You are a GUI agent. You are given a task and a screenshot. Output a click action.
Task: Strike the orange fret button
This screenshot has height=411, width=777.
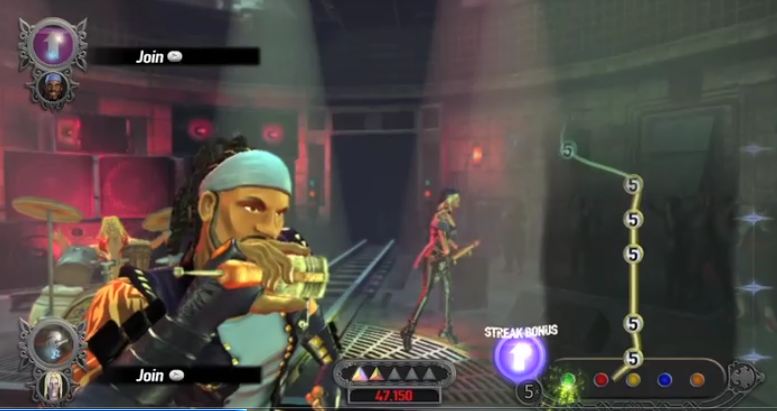pyautogui.click(x=697, y=380)
